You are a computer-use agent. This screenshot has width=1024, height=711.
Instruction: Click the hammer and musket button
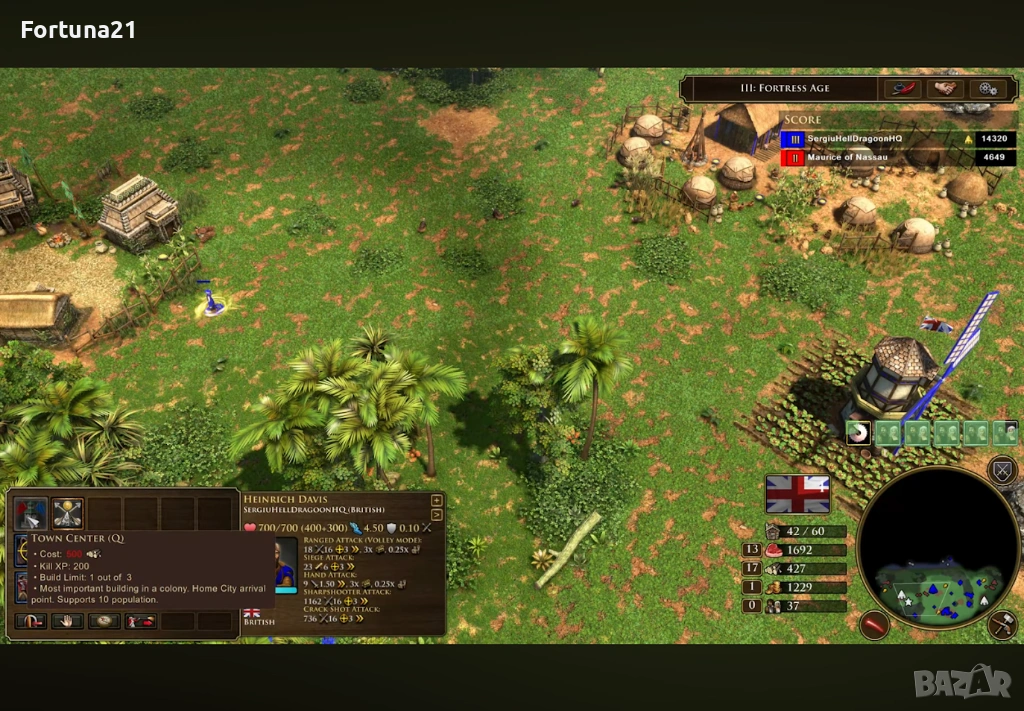(x=1001, y=625)
